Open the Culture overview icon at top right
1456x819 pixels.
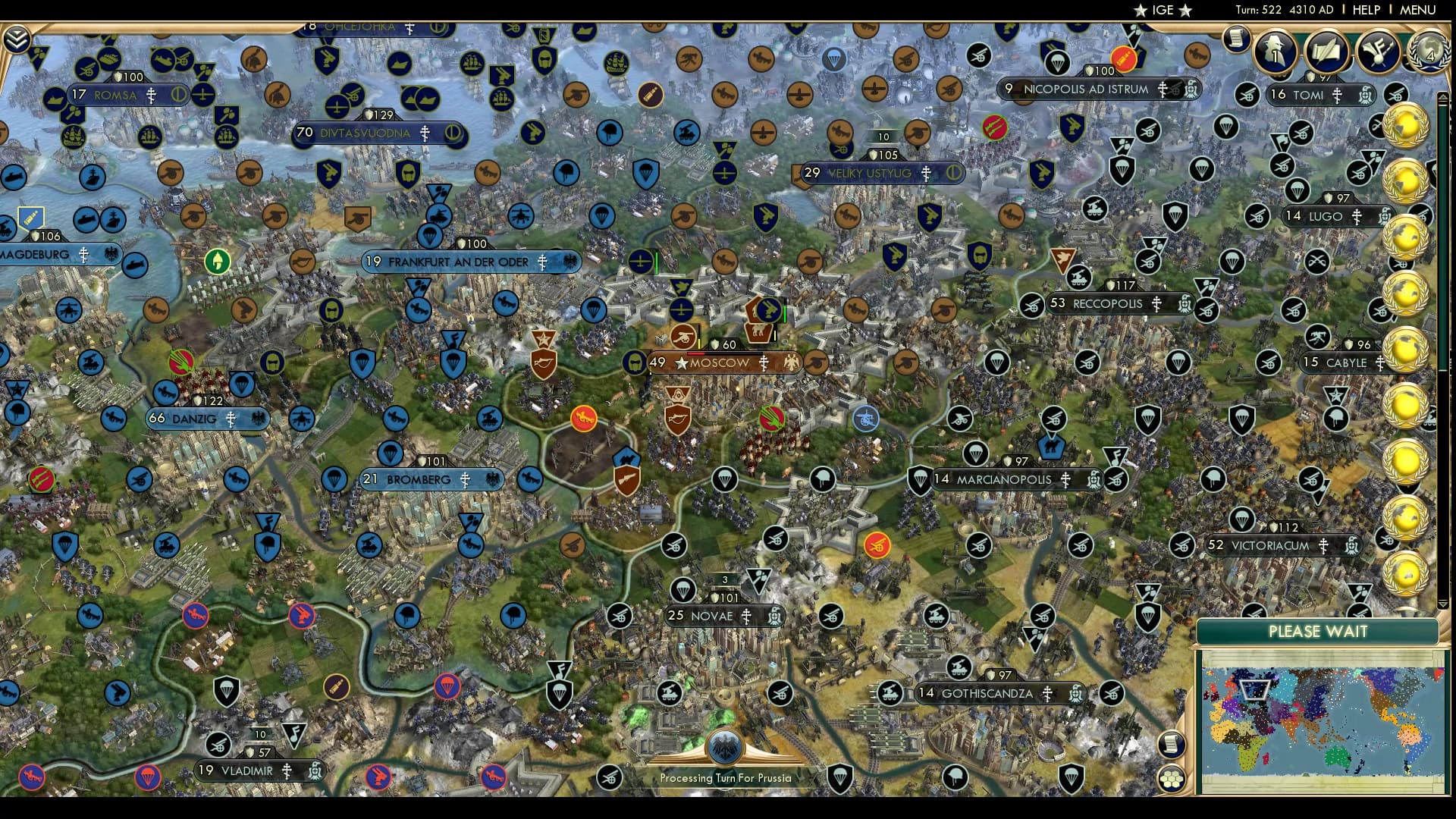(1377, 49)
